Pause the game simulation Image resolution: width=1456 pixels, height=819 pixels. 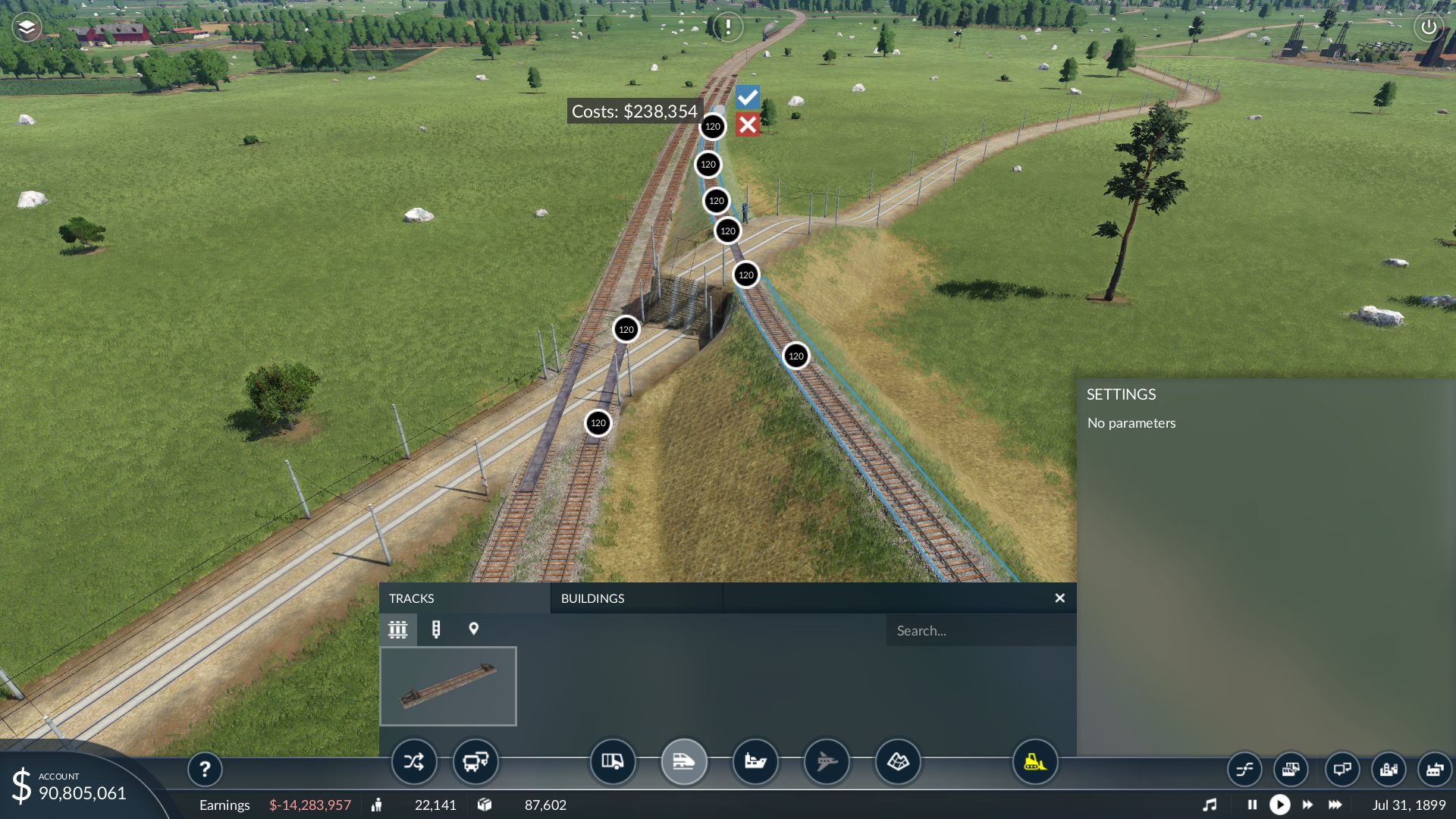pos(1252,805)
